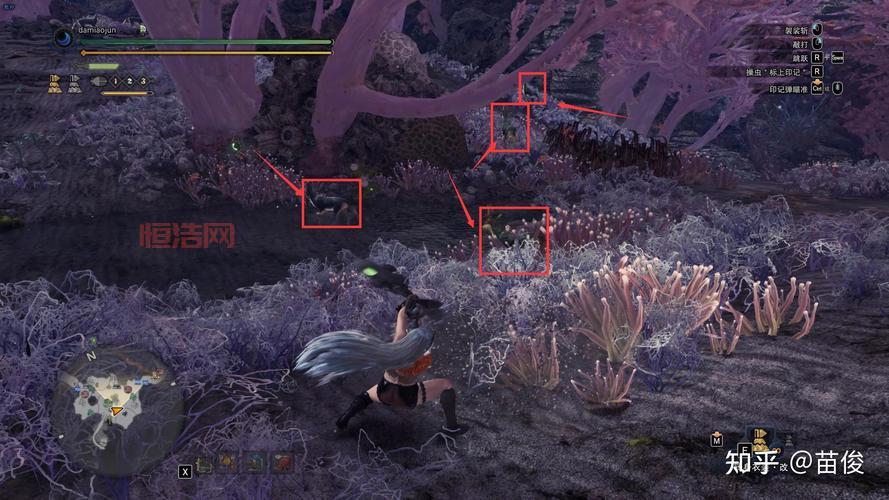Select the orange player arrow on minimap
This screenshot has width=889, height=500.
[x=118, y=410]
